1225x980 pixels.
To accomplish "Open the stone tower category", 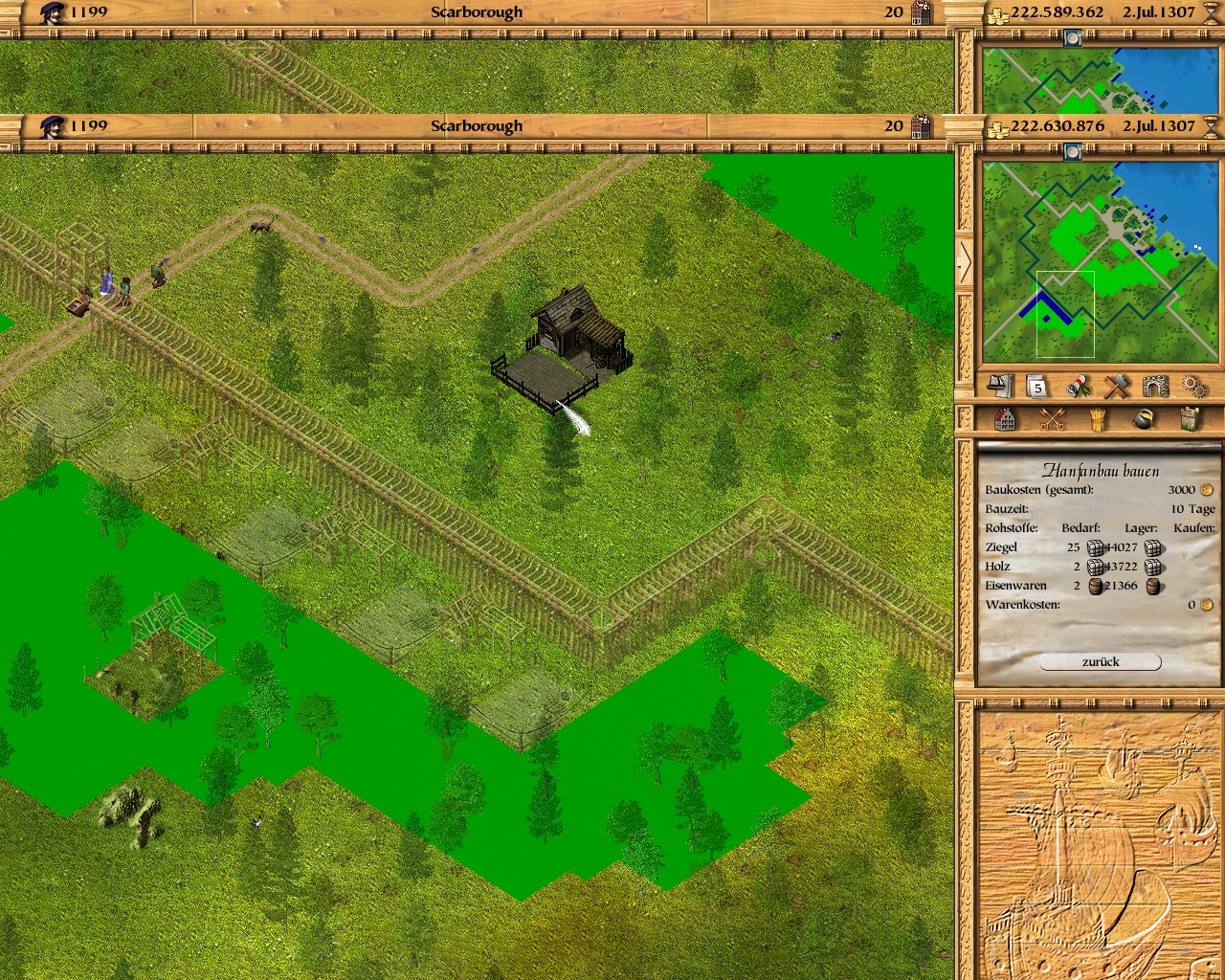I will point(1190,419).
